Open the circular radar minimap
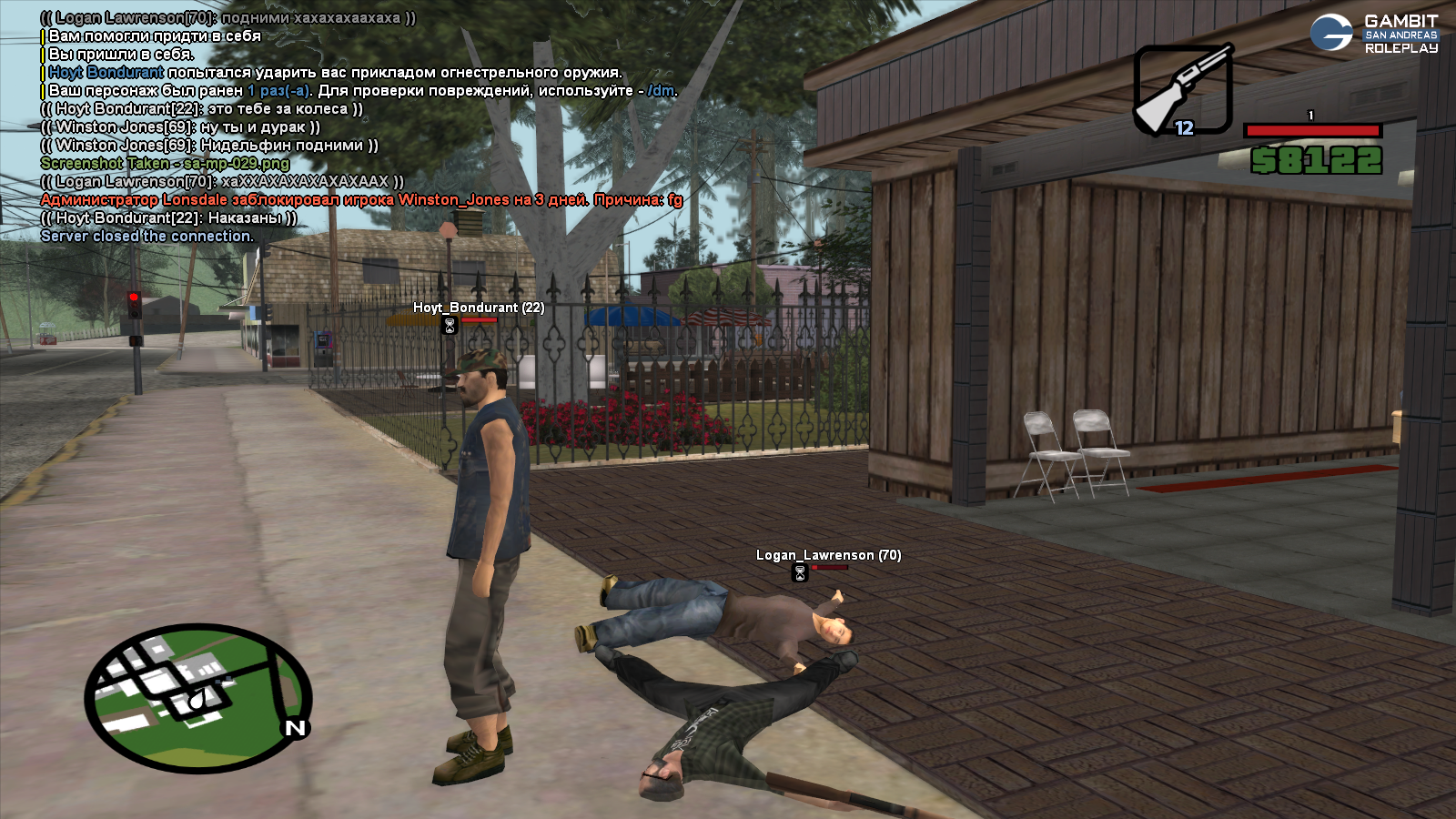Viewport: 1456px width, 819px height. pos(198,697)
